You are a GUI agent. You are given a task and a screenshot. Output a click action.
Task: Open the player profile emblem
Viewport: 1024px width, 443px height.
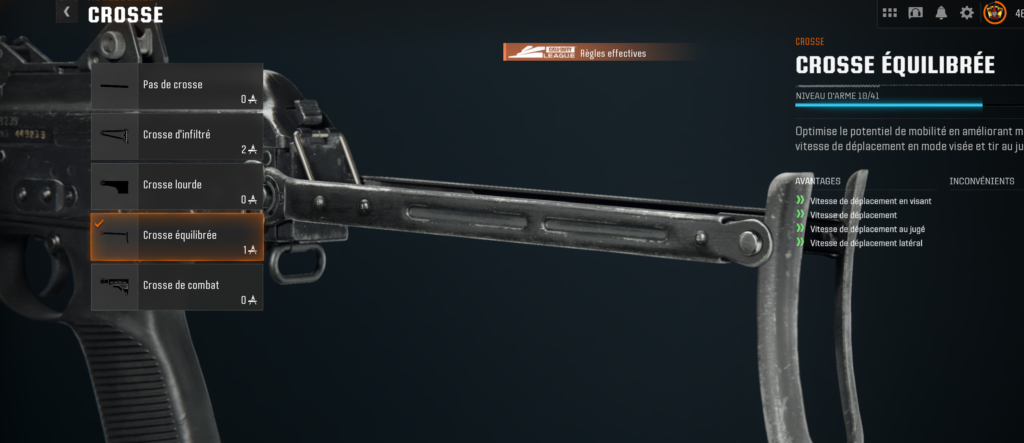pos(994,13)
